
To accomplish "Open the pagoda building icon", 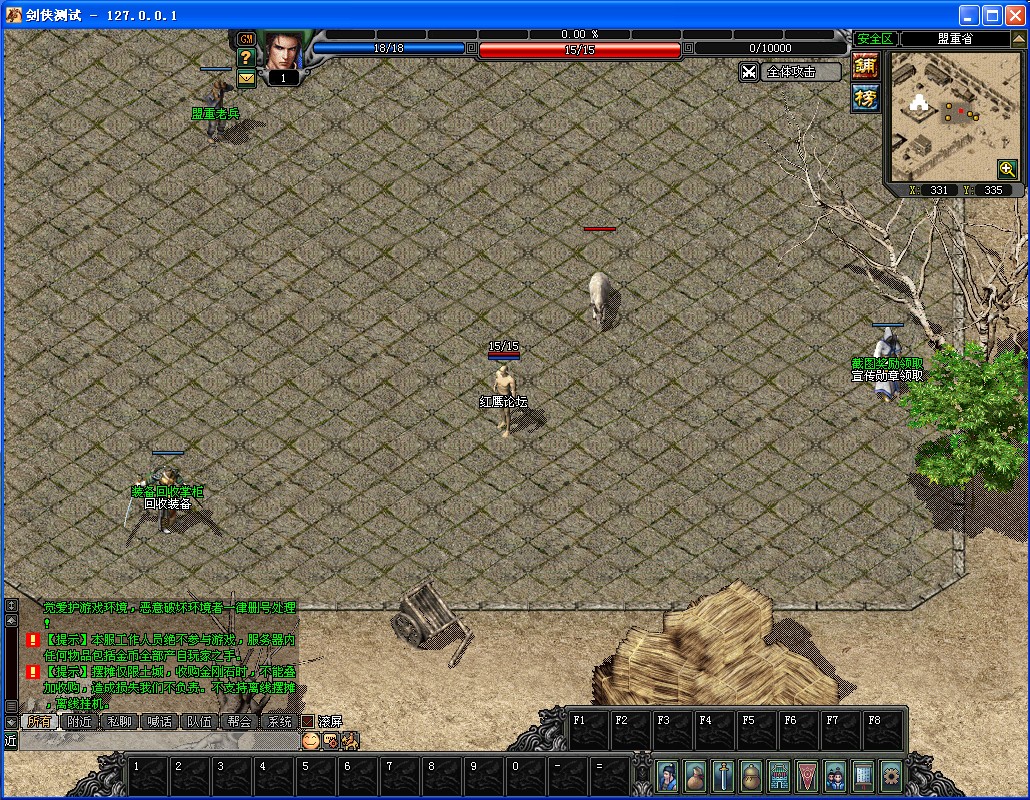I will [x=779, y=775].
